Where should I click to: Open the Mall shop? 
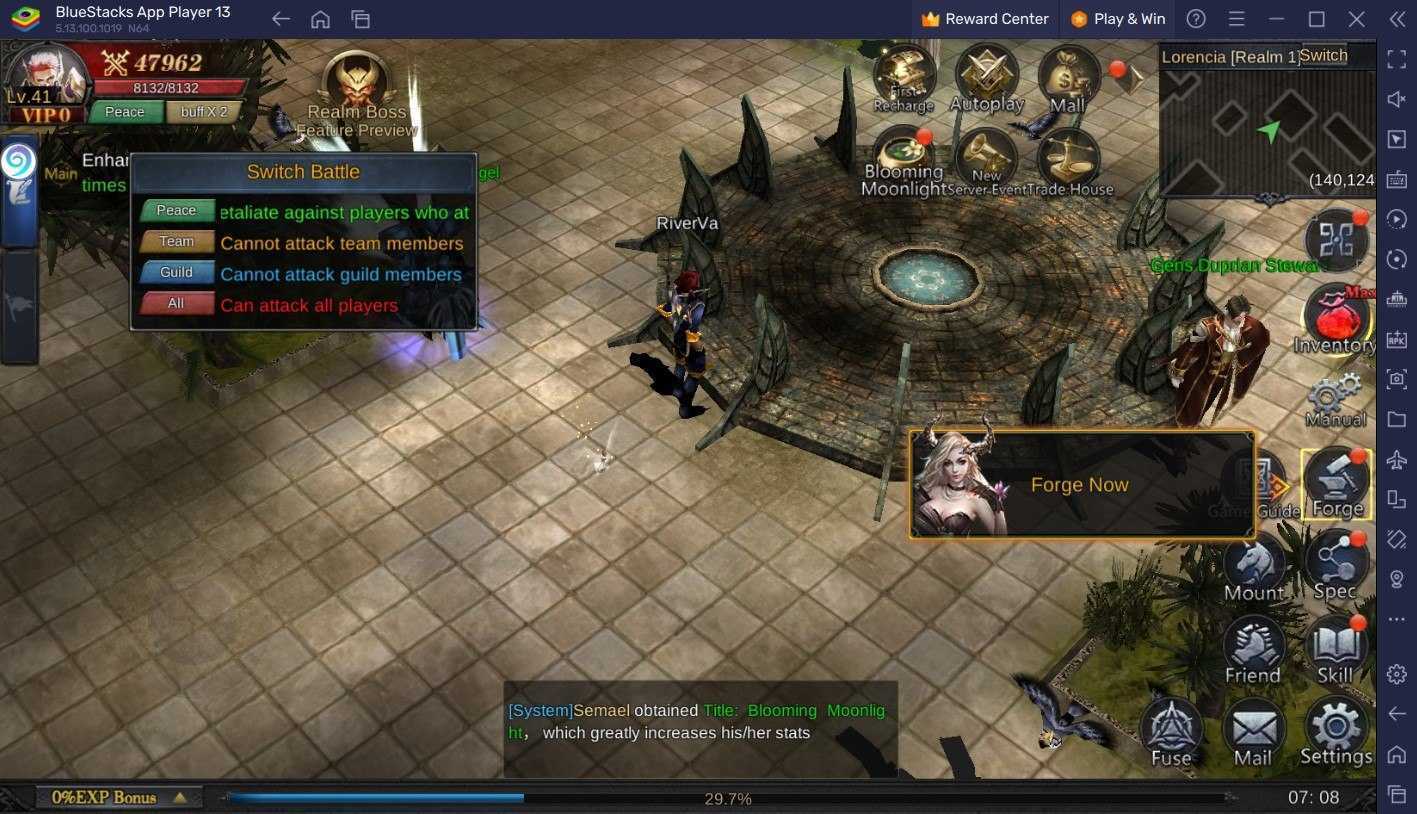click(x=1067, y=79)
